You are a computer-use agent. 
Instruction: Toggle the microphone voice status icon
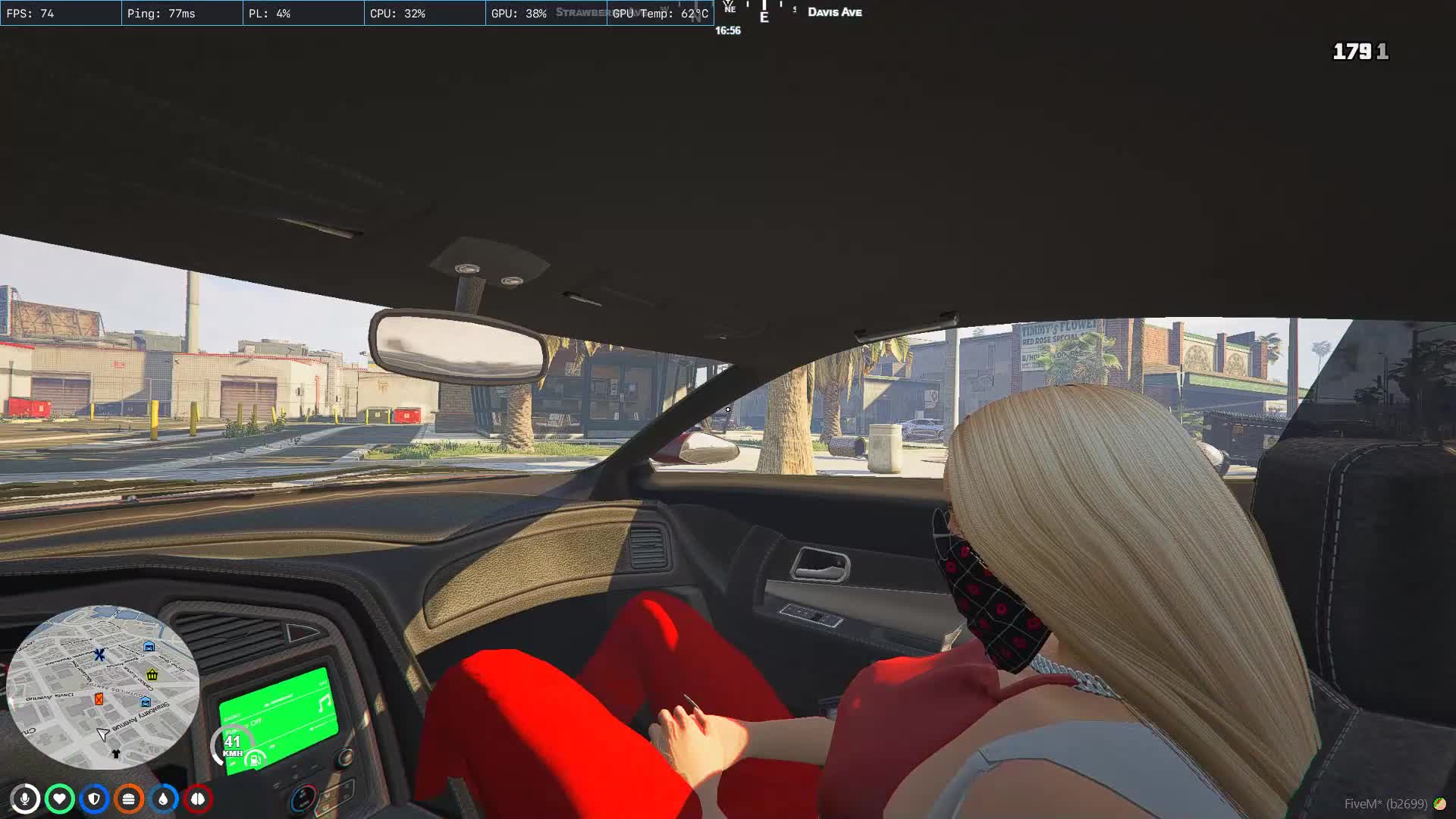click(x=25, y=799)
